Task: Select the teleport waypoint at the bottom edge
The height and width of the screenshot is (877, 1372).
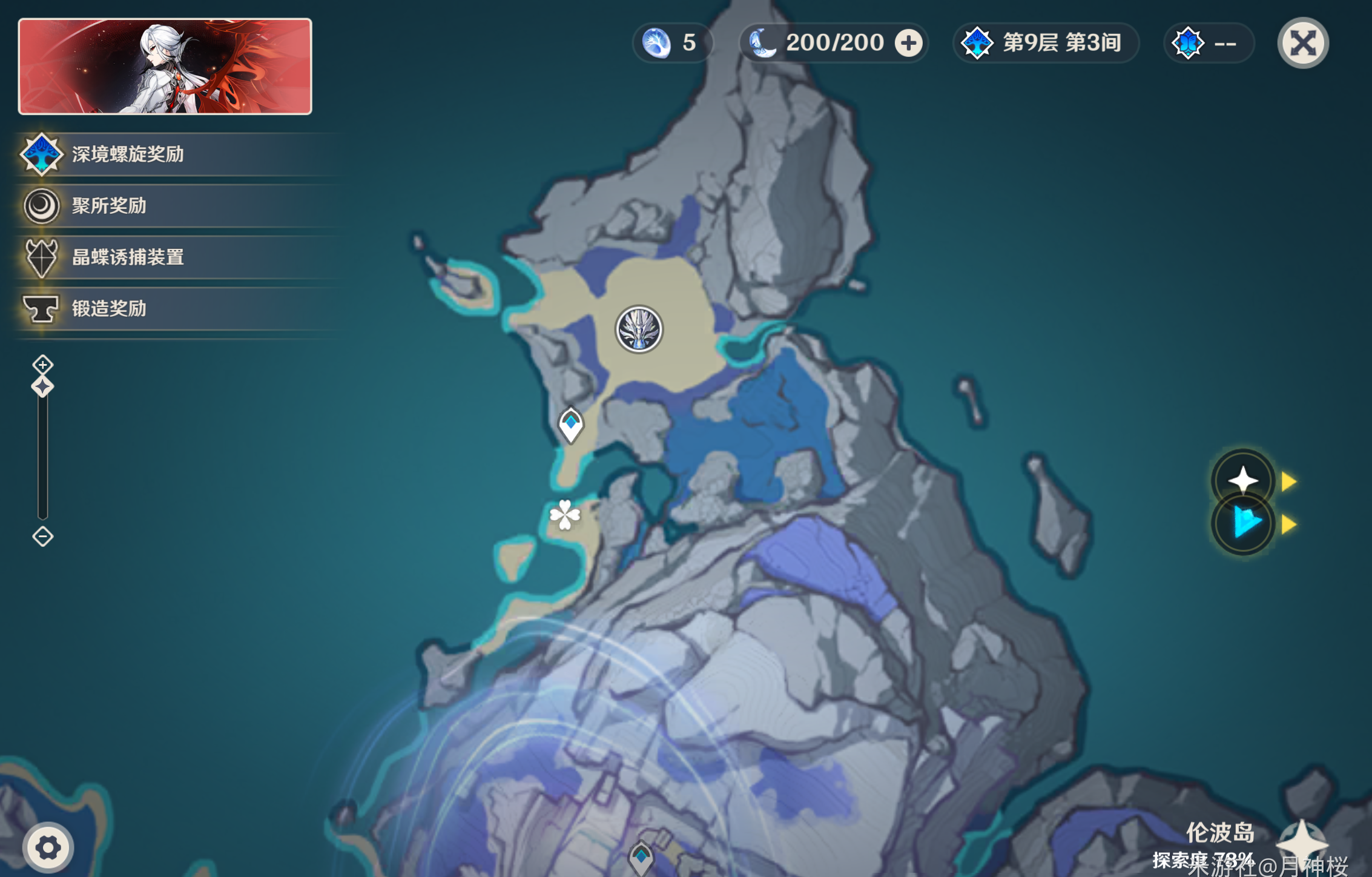Action: click(x=641, y=857)
